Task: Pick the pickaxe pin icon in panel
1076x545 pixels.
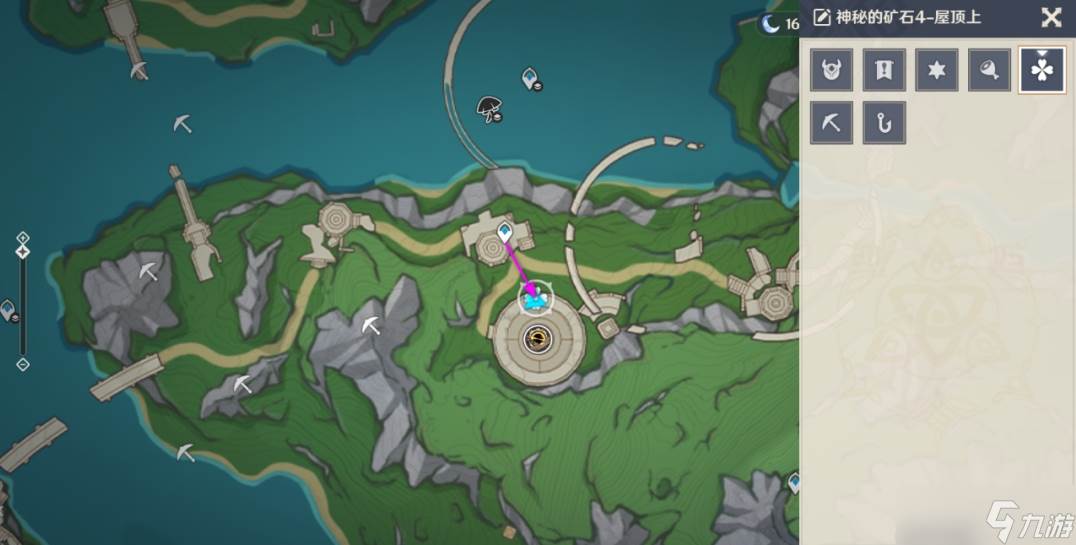Action: tap(832, 123)
